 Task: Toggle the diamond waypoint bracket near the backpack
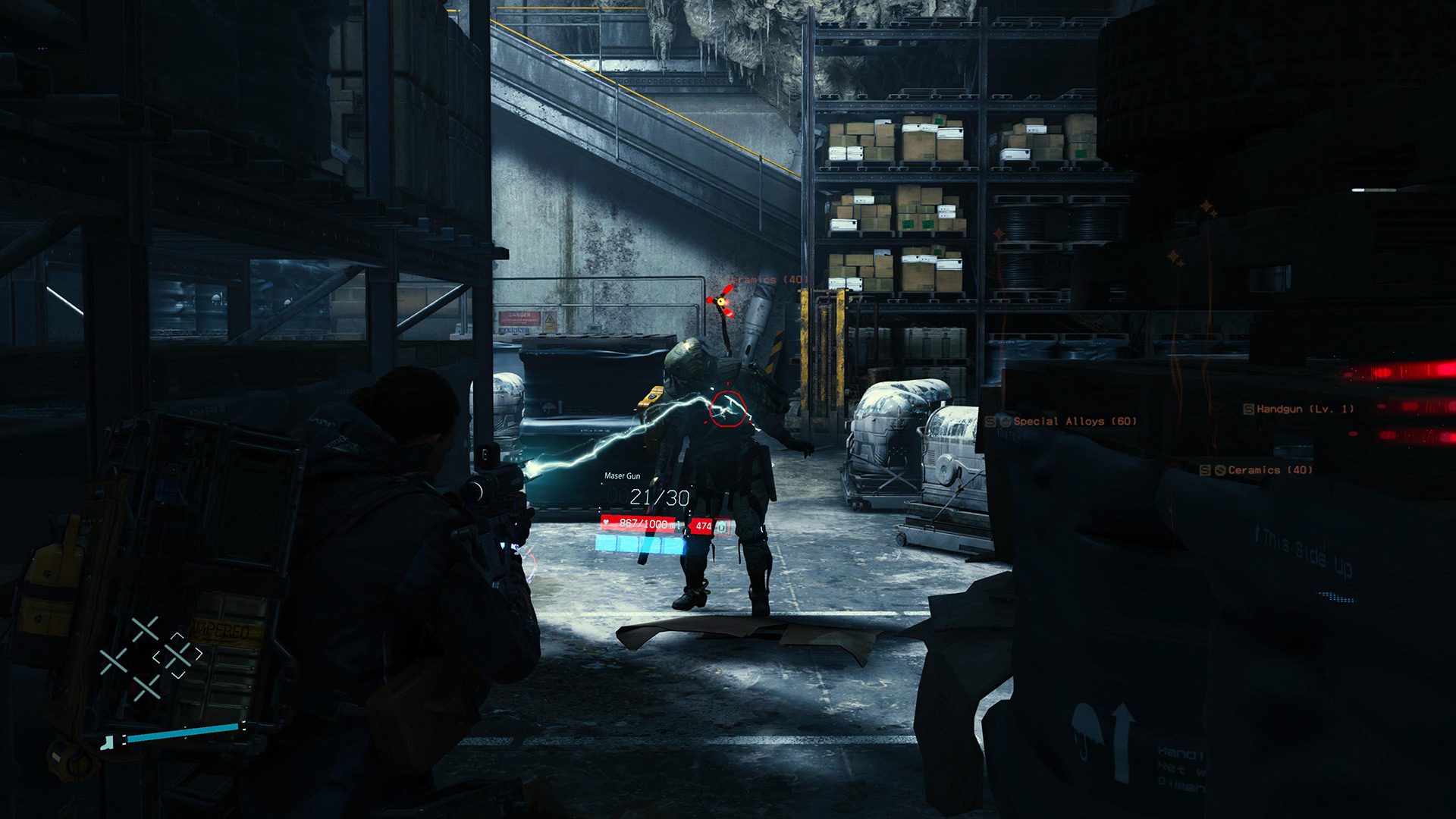180,655
